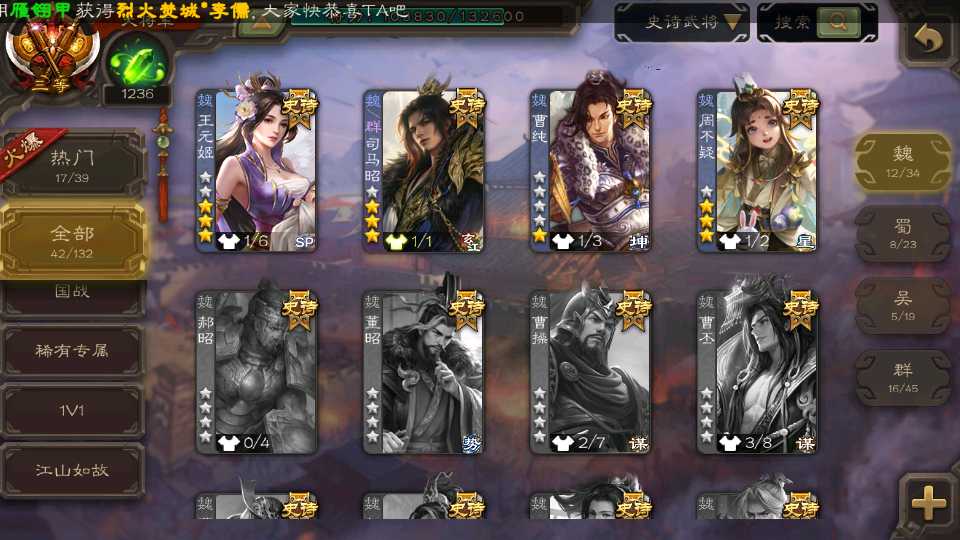Open the 江山如故 category

[x=72, y=469]
